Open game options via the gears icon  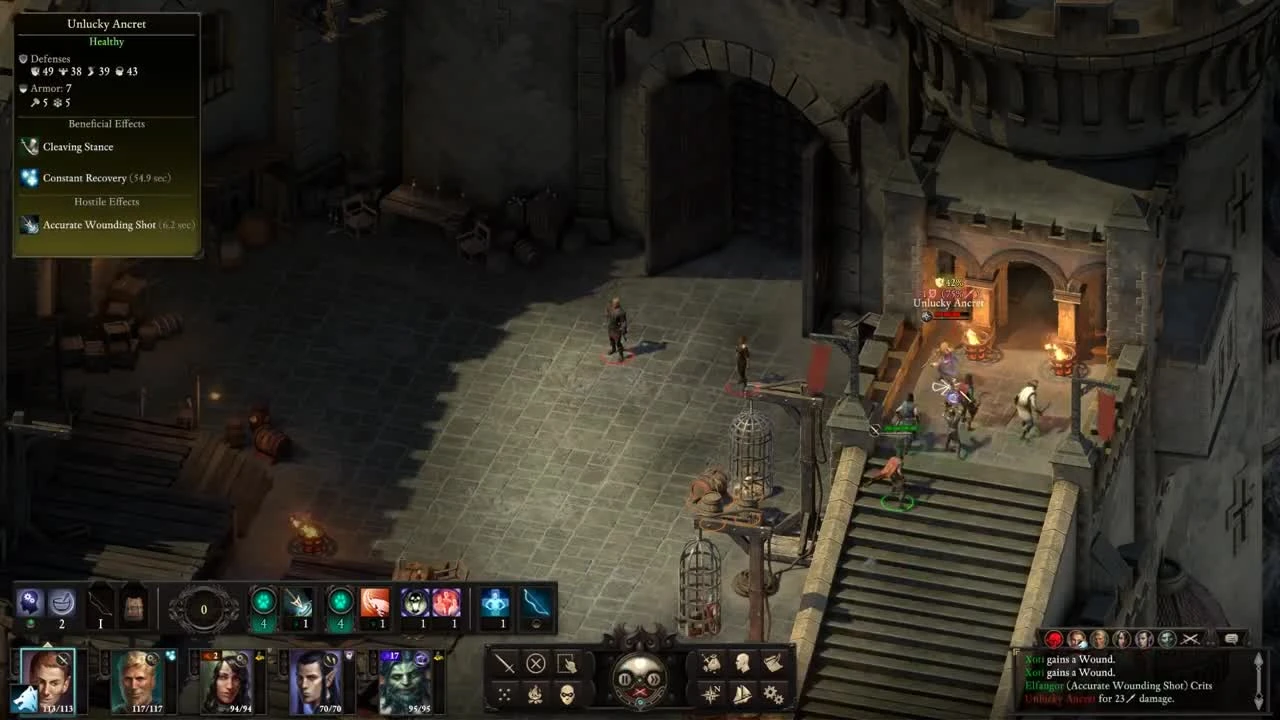point(774,693)
